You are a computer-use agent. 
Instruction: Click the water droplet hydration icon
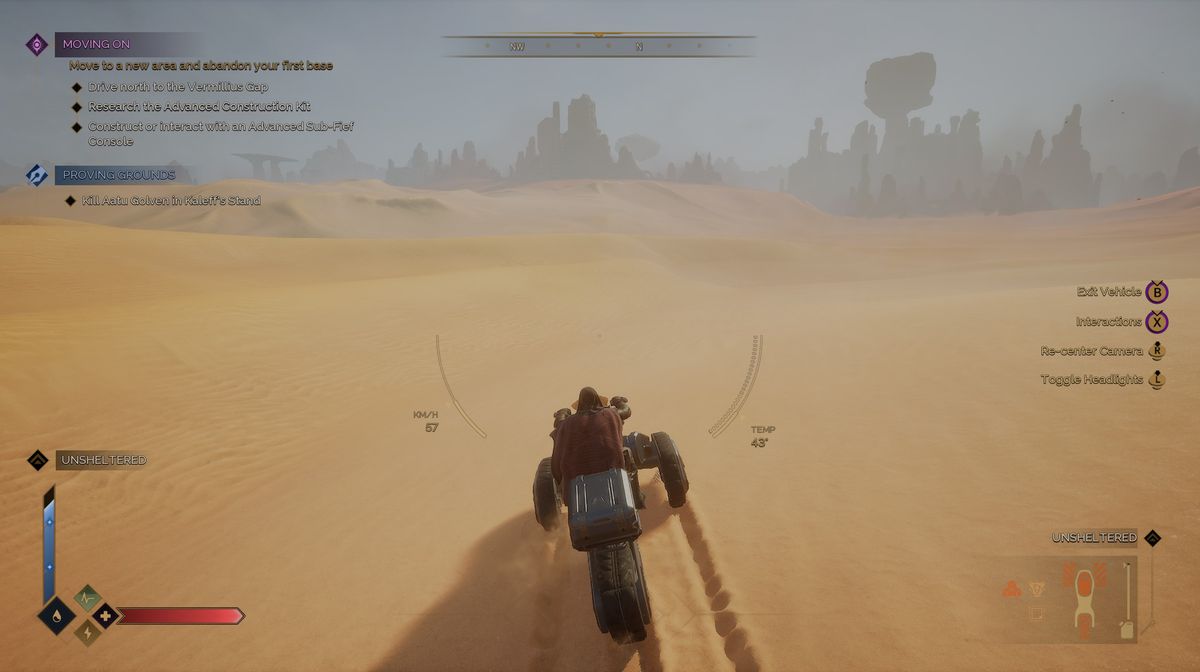coord(55,615)
